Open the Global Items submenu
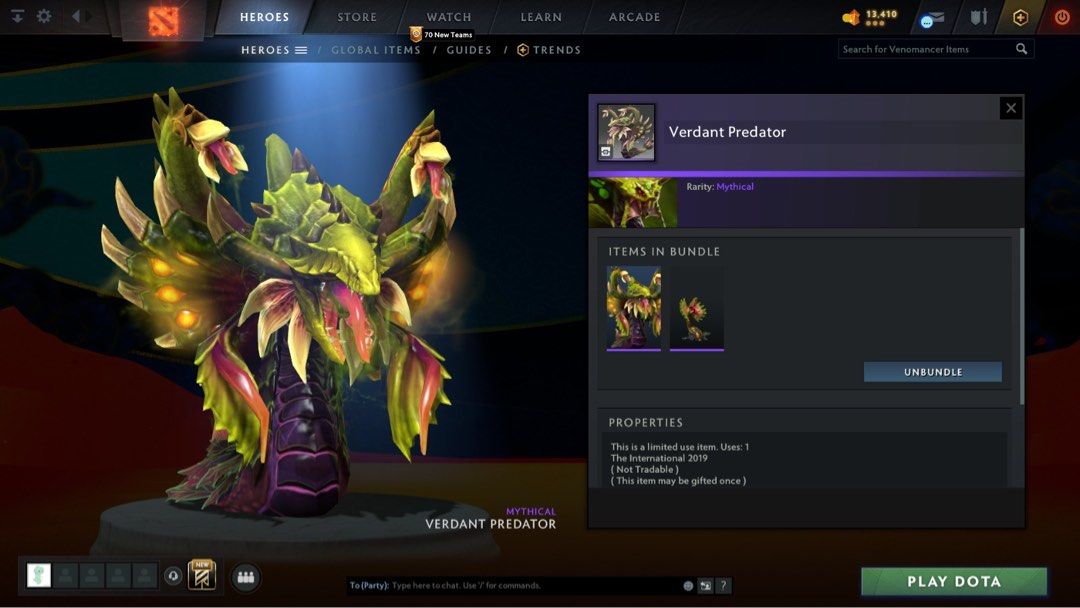This screenshot has height=608, width=1080. [376, 50]
